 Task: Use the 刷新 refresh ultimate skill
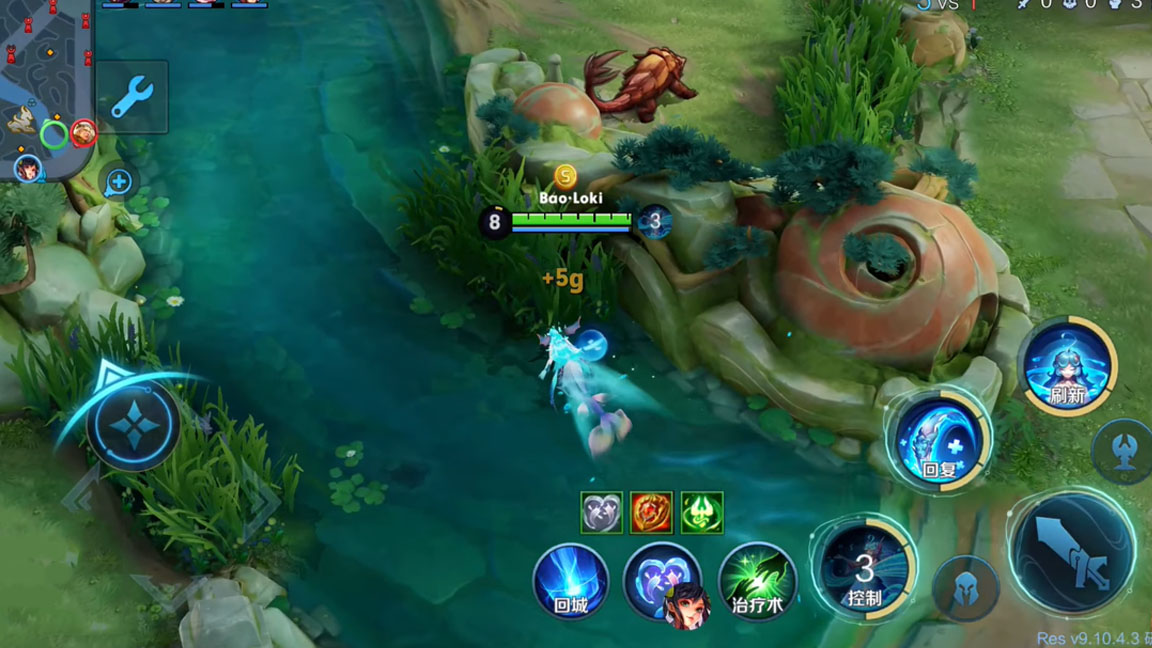(x=1068, y=365)
